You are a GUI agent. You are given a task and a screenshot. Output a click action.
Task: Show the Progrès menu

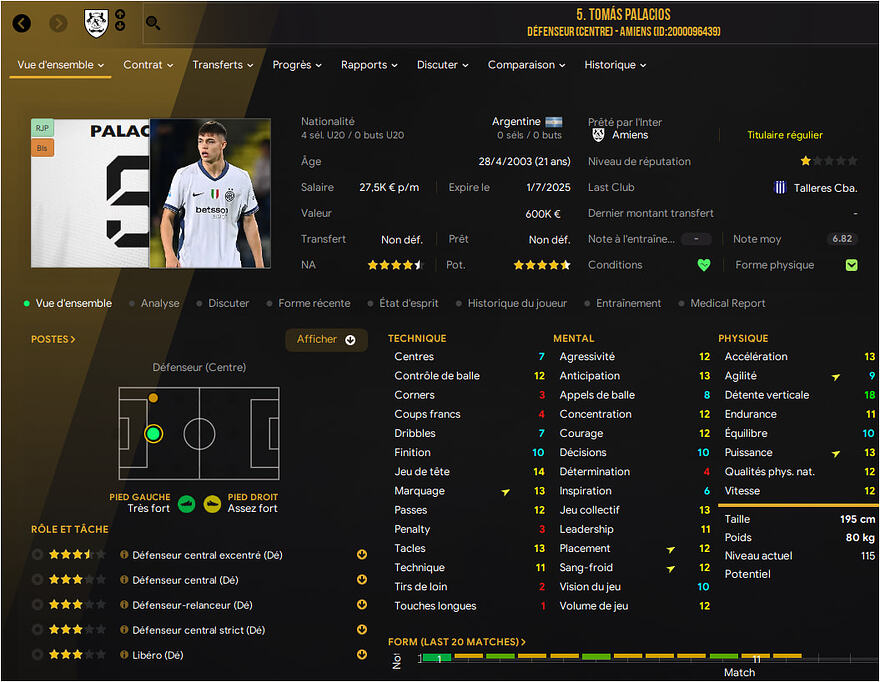coord(297,65)
